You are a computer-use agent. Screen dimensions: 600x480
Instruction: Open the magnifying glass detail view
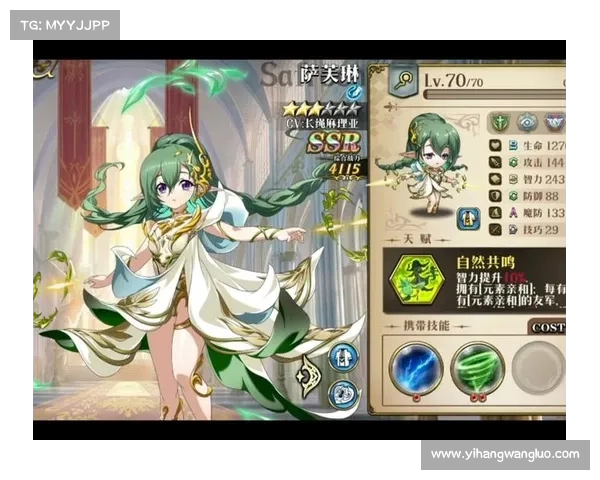[x=404, y=79]
